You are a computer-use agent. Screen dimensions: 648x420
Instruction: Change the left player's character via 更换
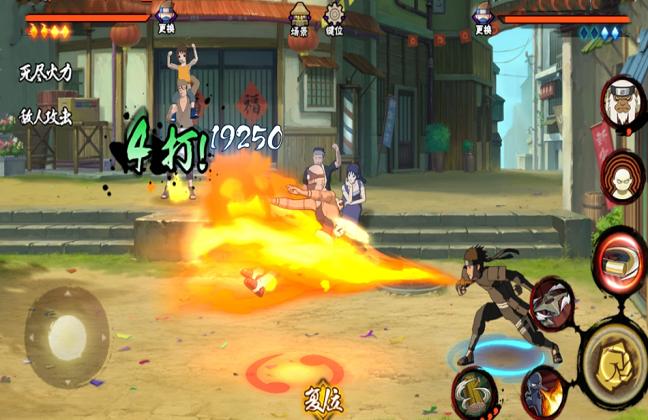tap(166, 20)
